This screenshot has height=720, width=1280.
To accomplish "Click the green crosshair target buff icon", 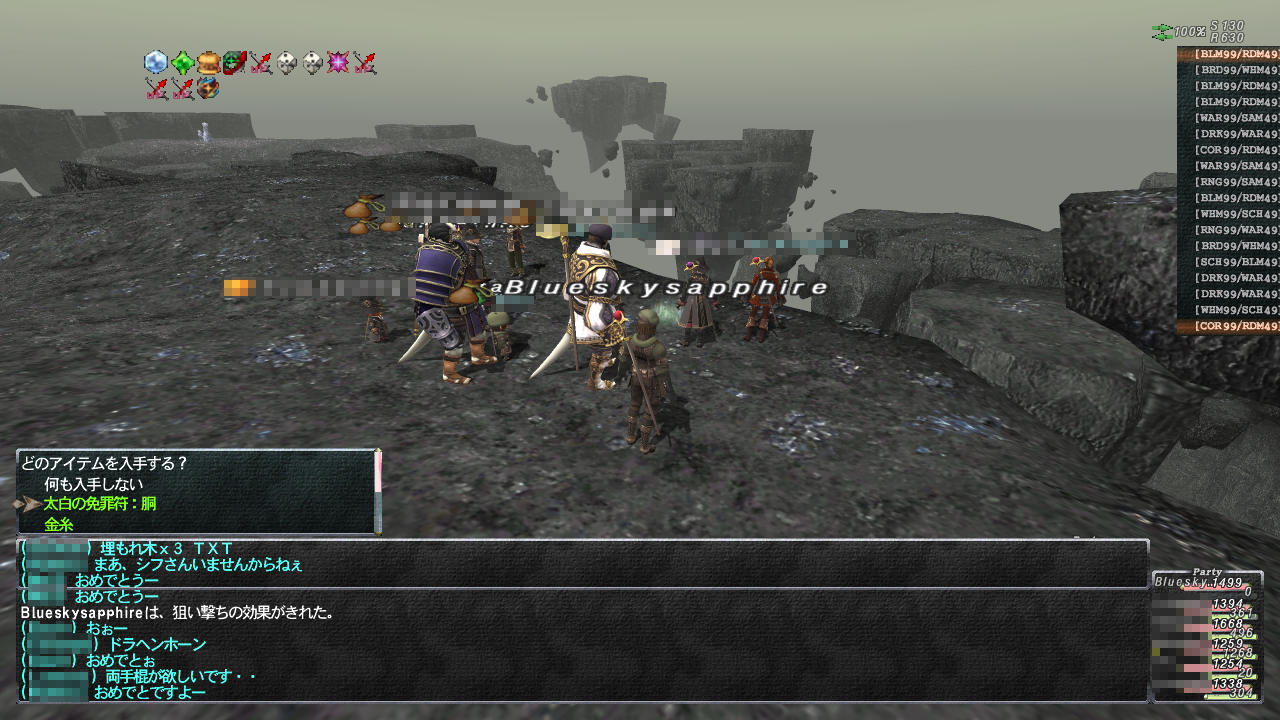I will [234, 63].
